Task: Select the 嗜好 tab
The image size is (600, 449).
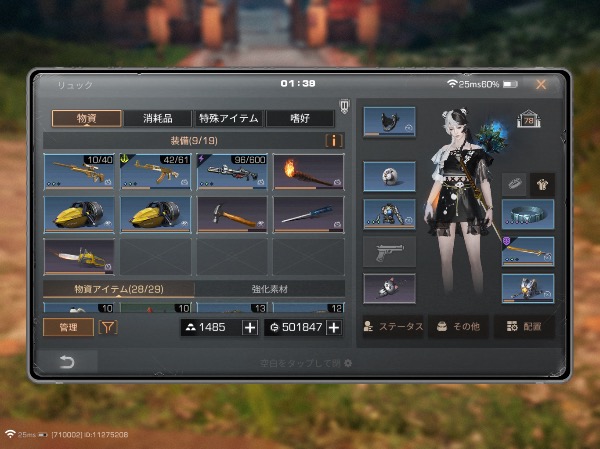Action: coord(298,118)
